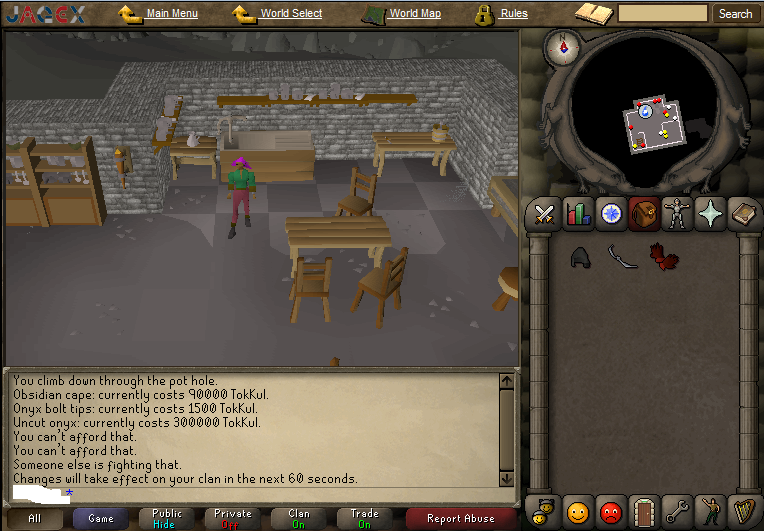This screenshot has width=764, height=531.
Task: Open the World Map
Action: pos(415,14)
